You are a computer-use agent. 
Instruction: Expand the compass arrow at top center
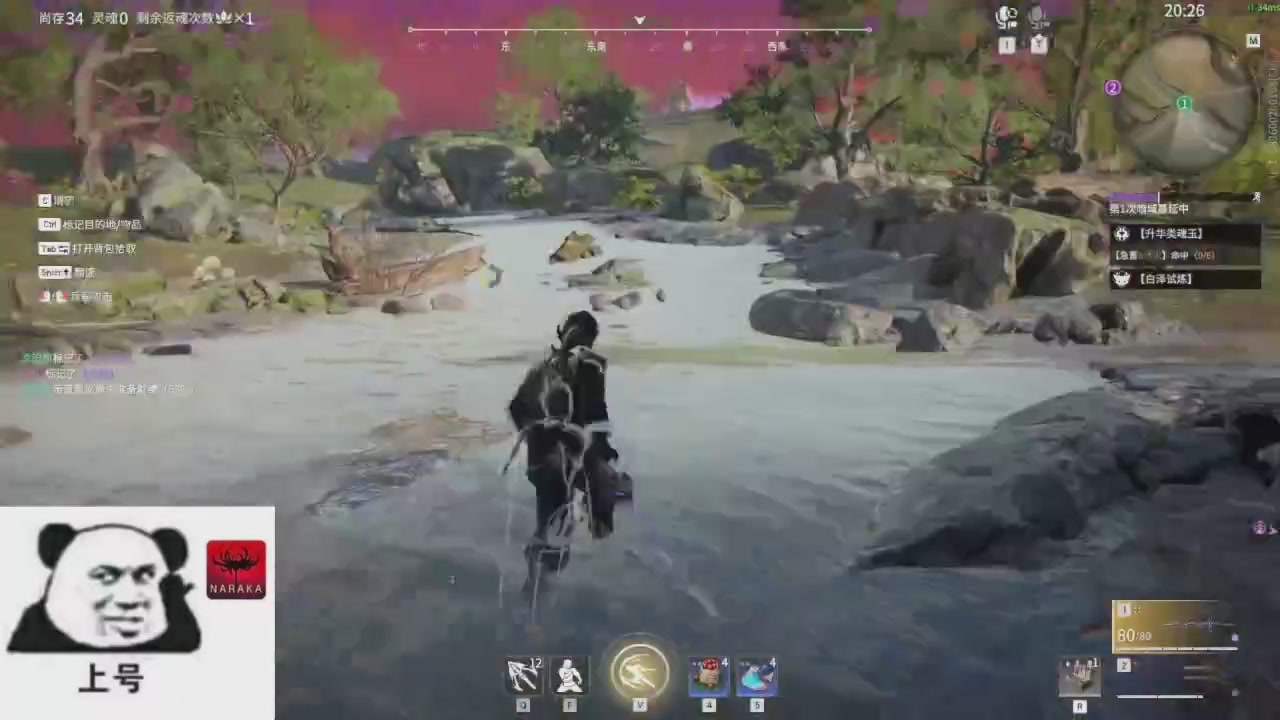[x=639, y=20]
